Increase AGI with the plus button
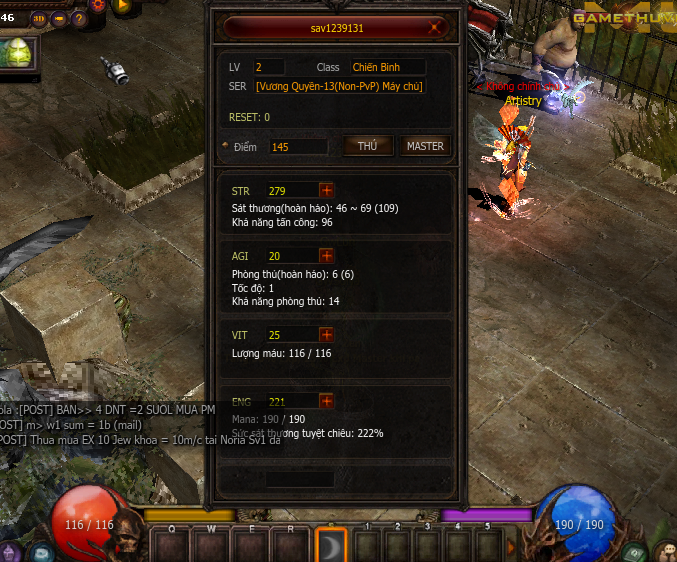This screenshot has width=677, height=562. click(x=326, y=256)
